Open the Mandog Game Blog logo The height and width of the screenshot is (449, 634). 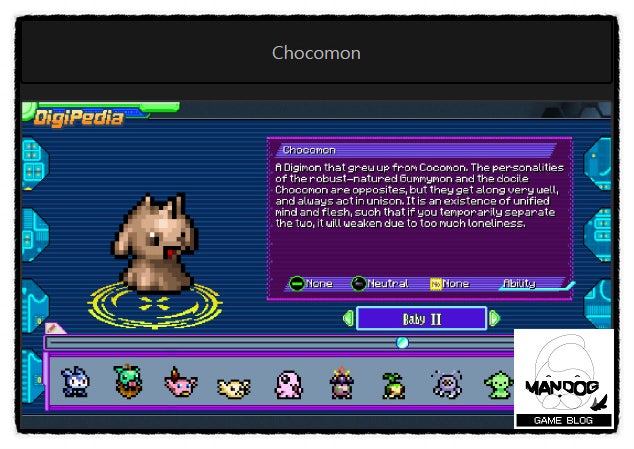(x=563, y=380)
